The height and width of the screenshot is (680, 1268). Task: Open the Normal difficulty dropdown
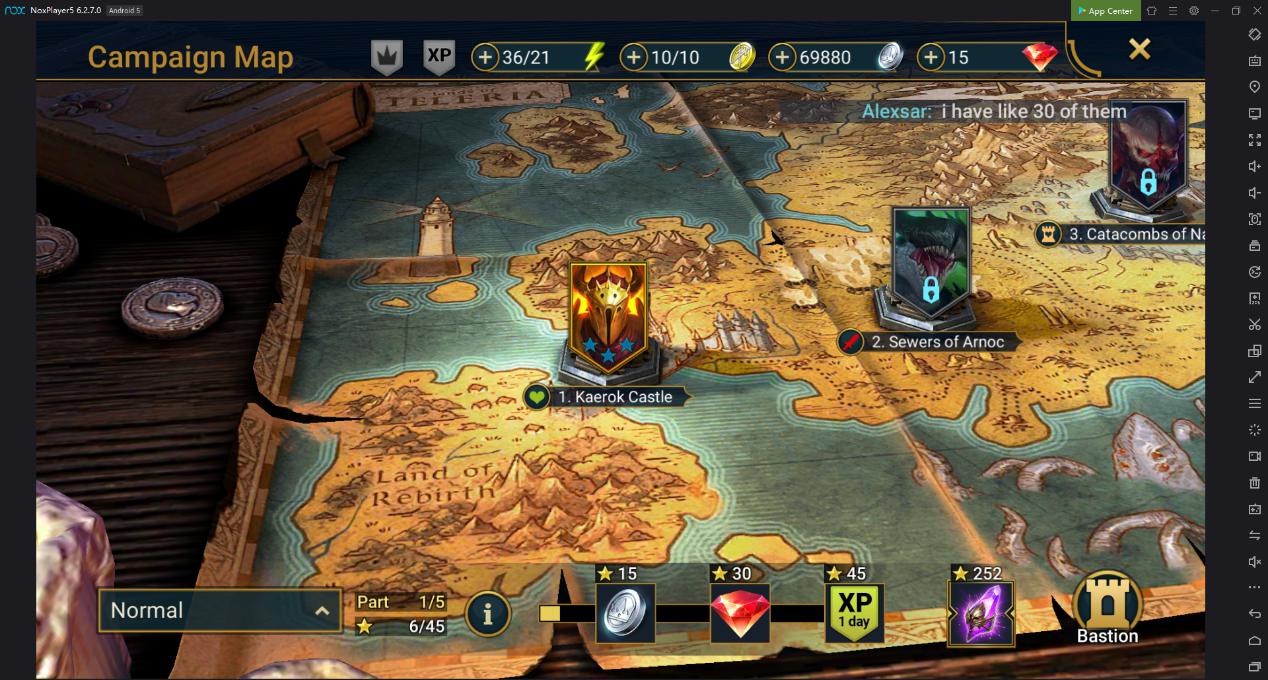[220, 610]
